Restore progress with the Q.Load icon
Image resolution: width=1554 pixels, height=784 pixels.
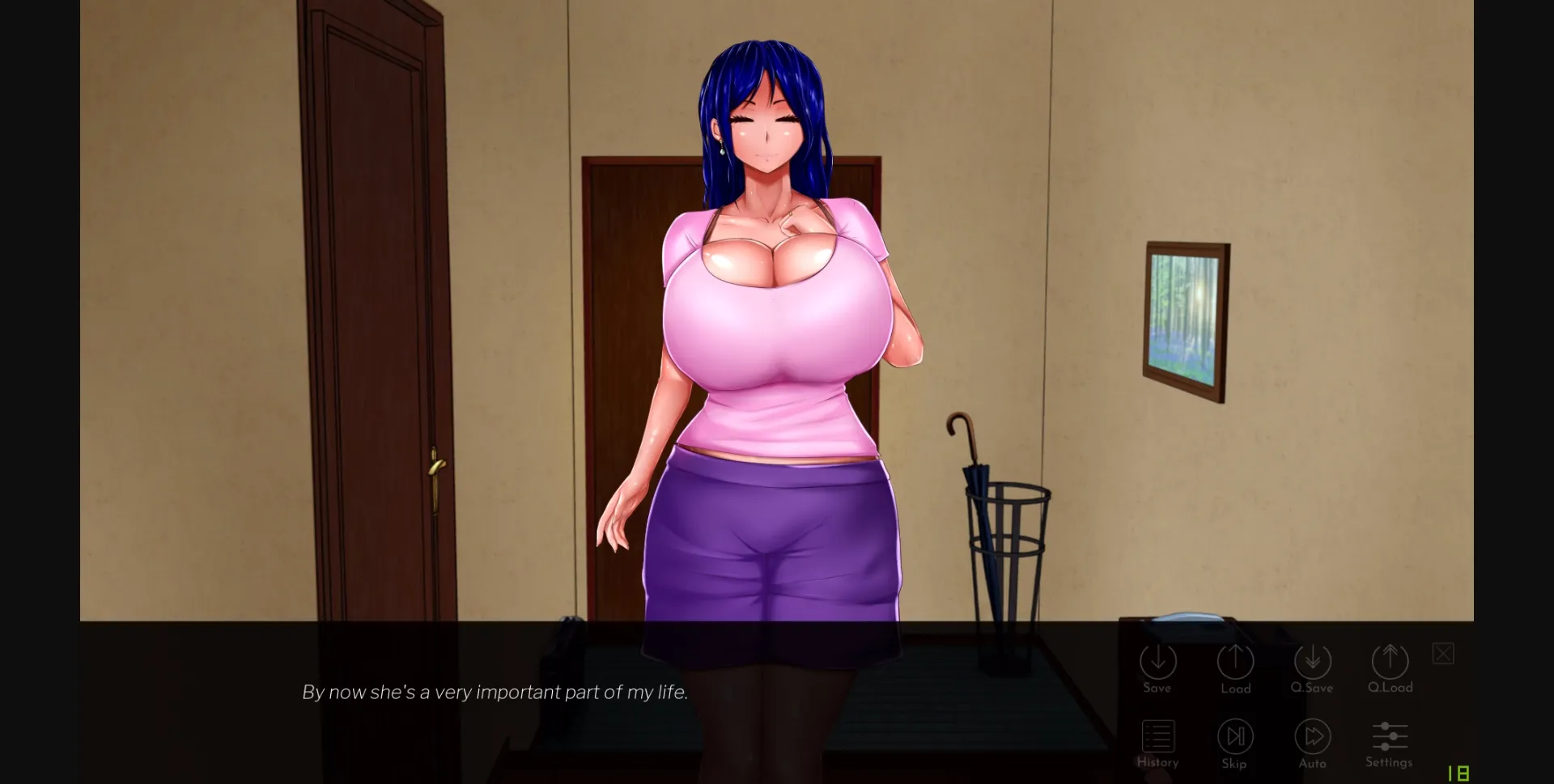1390,663
